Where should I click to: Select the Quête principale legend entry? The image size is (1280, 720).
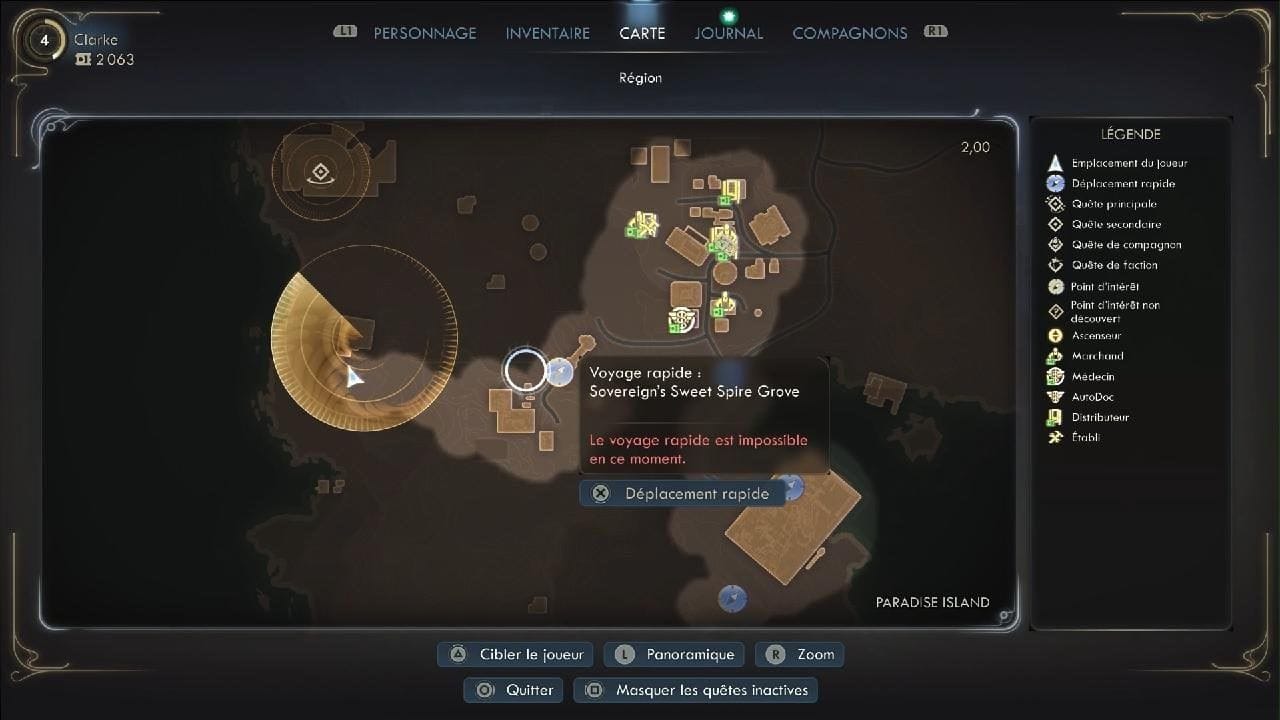tap(1115, 204)
